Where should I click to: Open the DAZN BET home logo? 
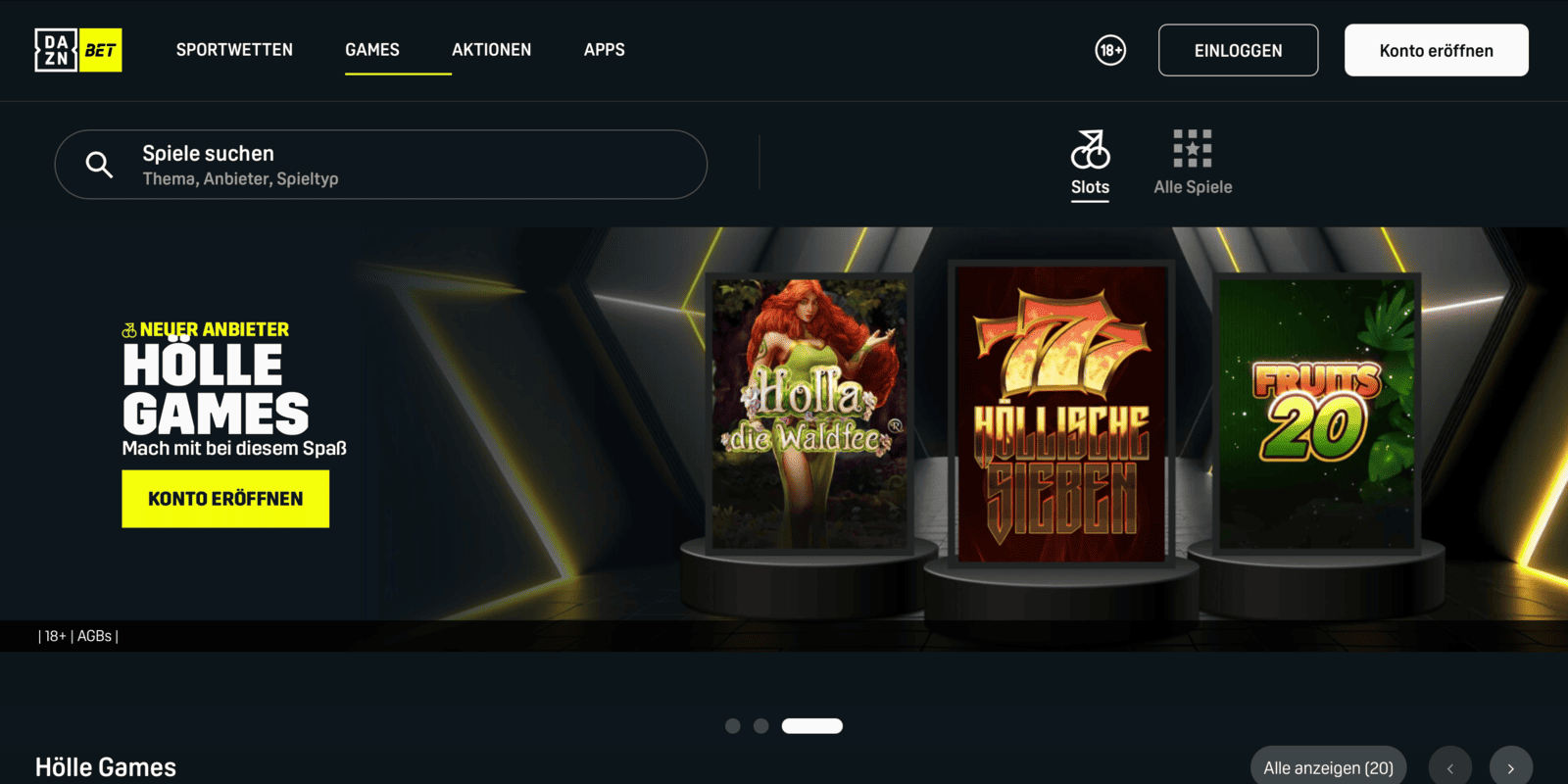pos(78,50)
